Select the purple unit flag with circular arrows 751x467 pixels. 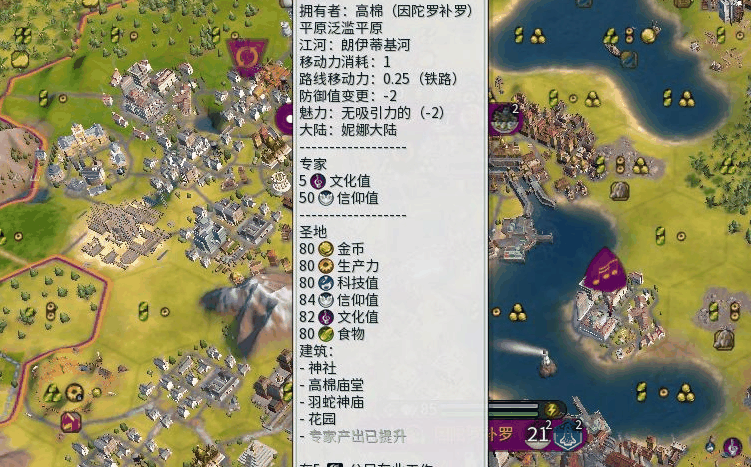click(x=244, y=56)
